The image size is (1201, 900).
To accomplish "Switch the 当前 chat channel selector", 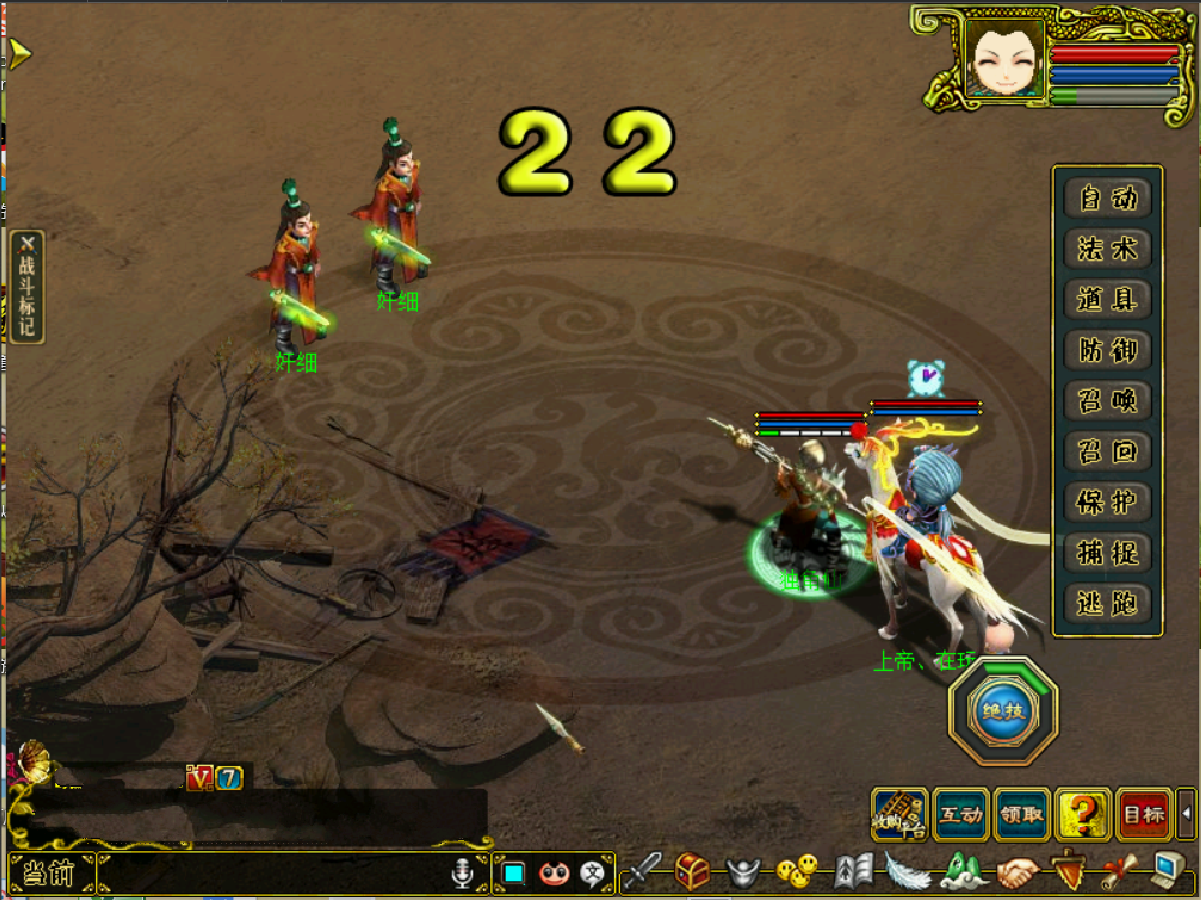I will 50,873.
